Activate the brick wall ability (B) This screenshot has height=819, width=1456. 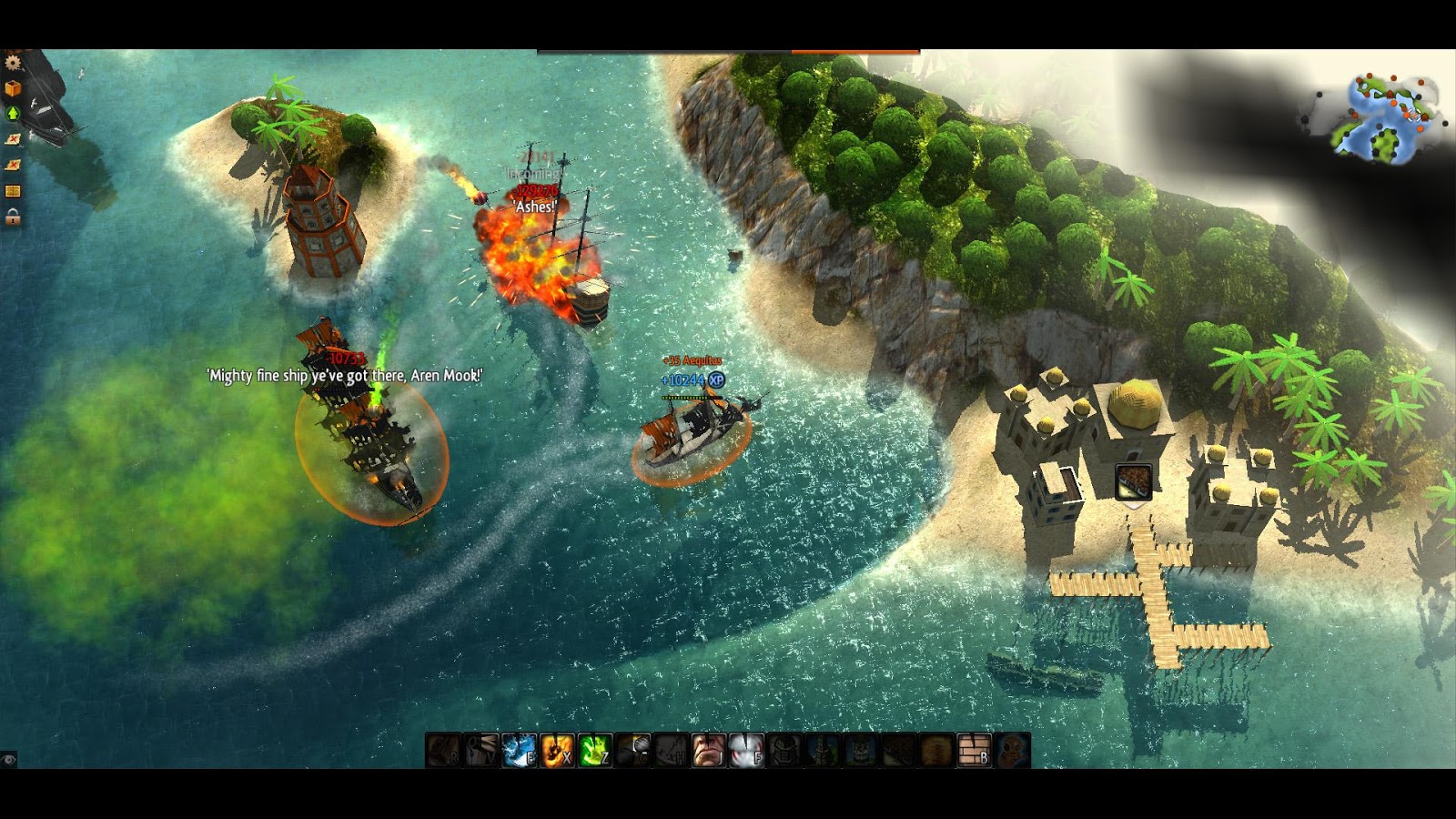click(x=974, y=751)
